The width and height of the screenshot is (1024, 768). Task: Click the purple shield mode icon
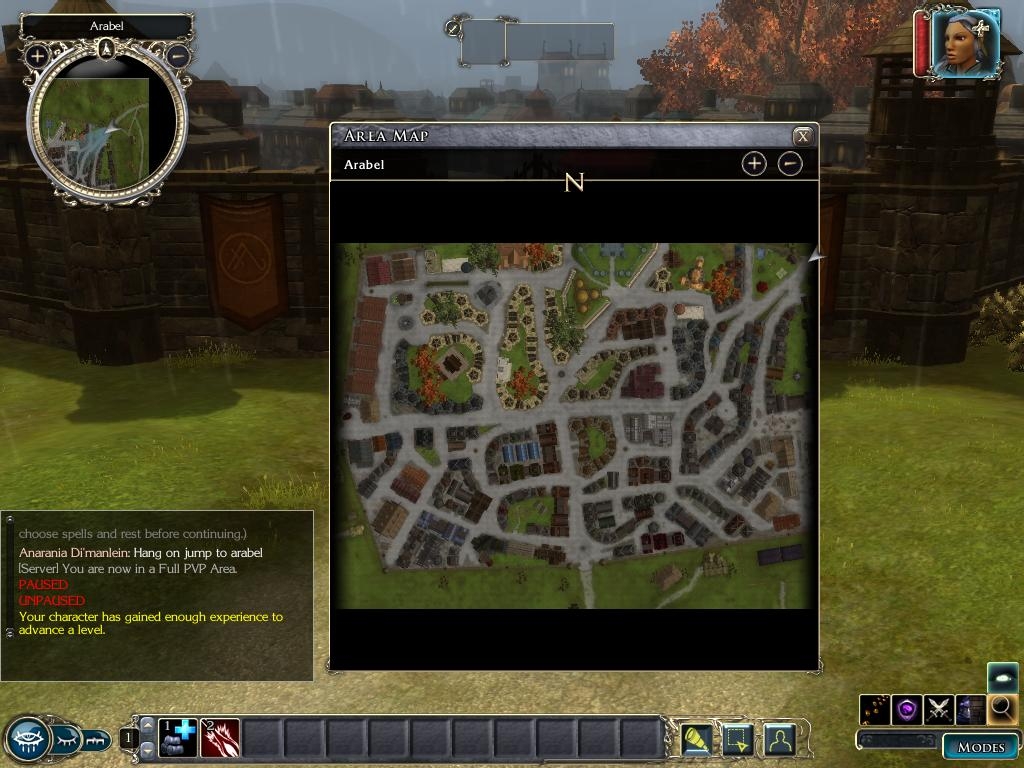[x=907, y=710]
